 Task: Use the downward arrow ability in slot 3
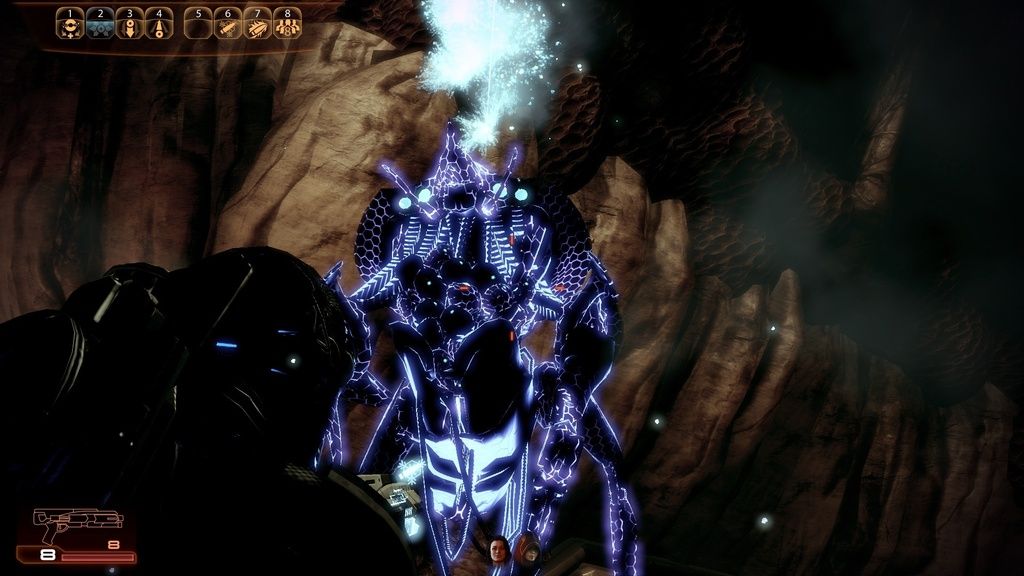pyautogui.click(x=129, y=25)
